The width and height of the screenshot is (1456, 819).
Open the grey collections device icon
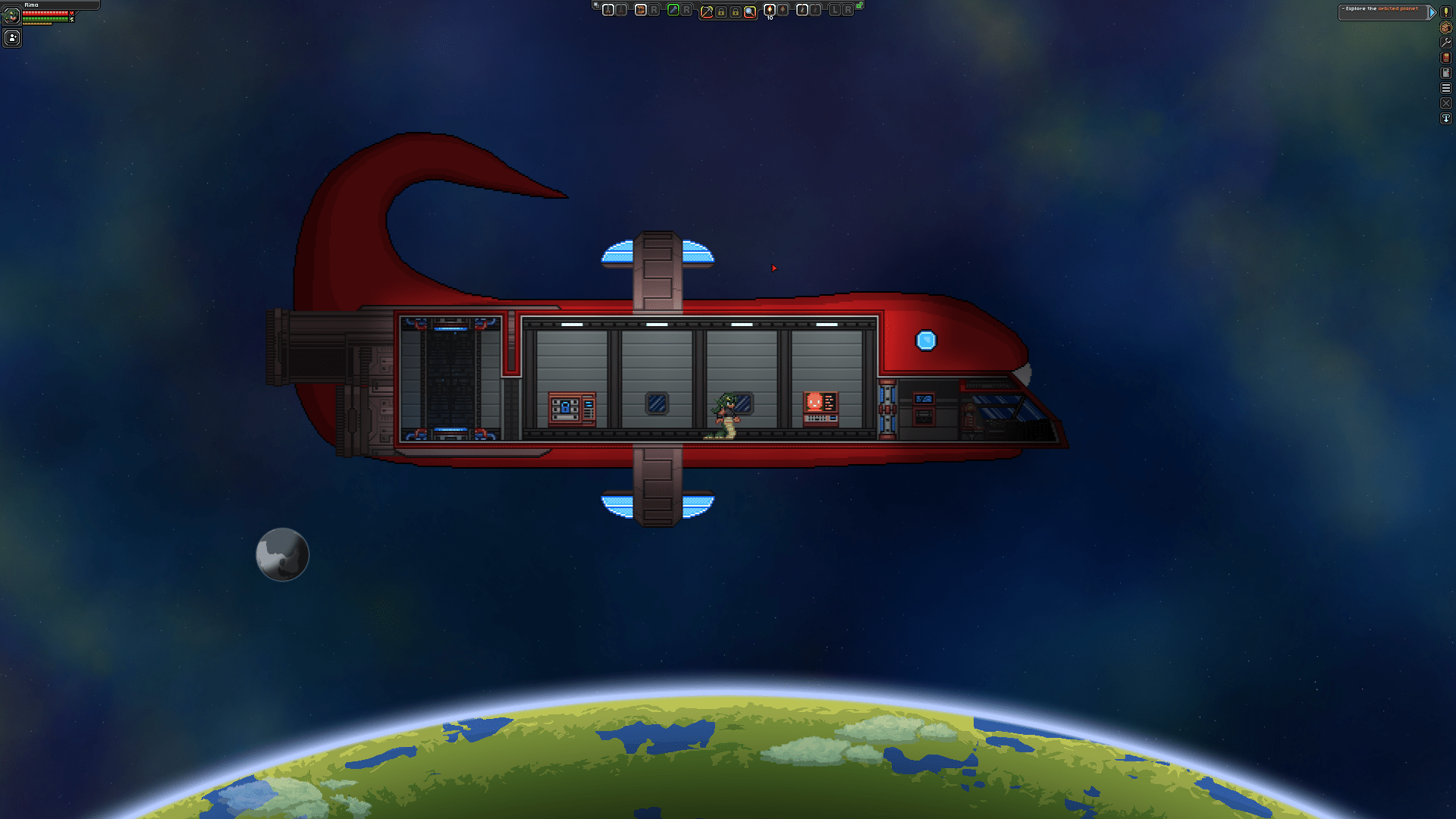(x=1446, y=73)
